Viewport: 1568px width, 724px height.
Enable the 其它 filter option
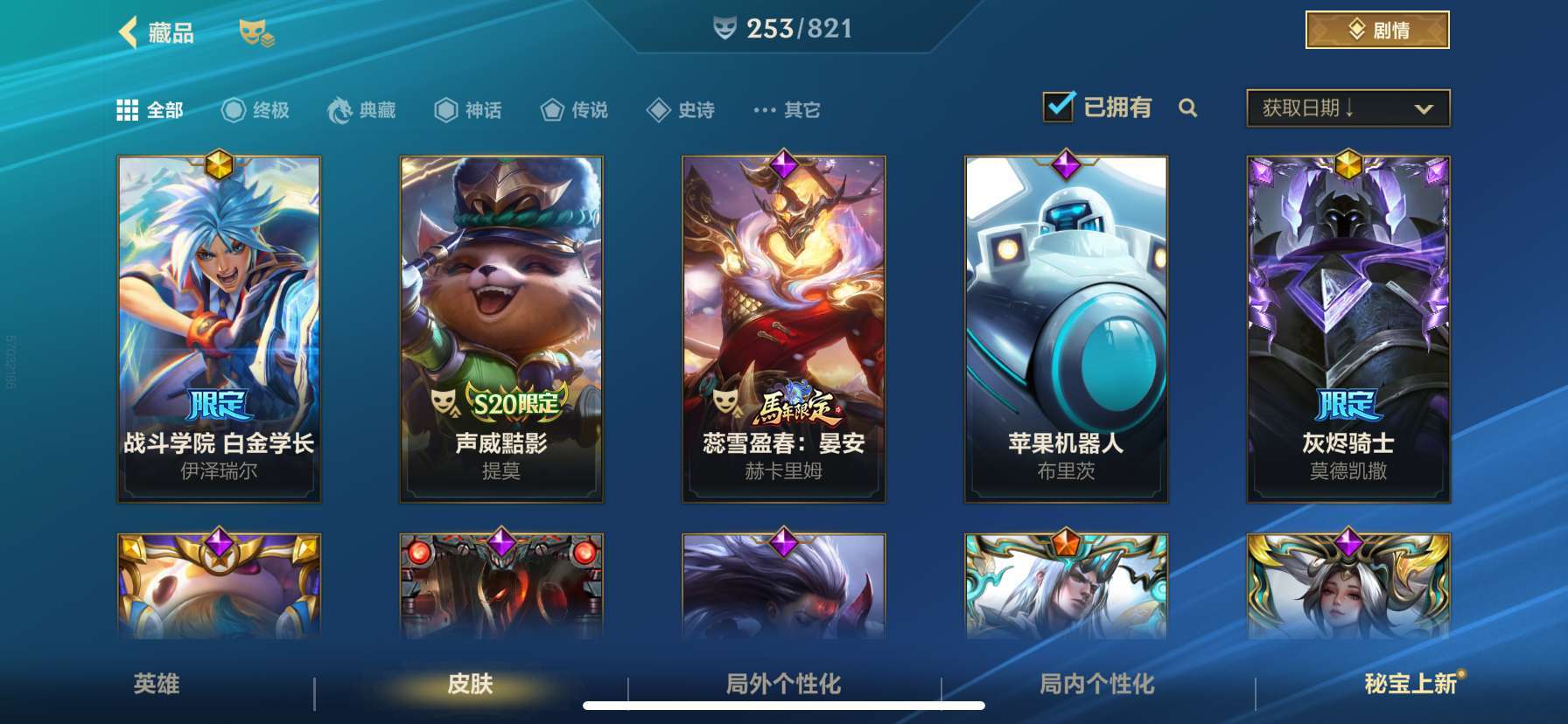[x=784, y=110]
